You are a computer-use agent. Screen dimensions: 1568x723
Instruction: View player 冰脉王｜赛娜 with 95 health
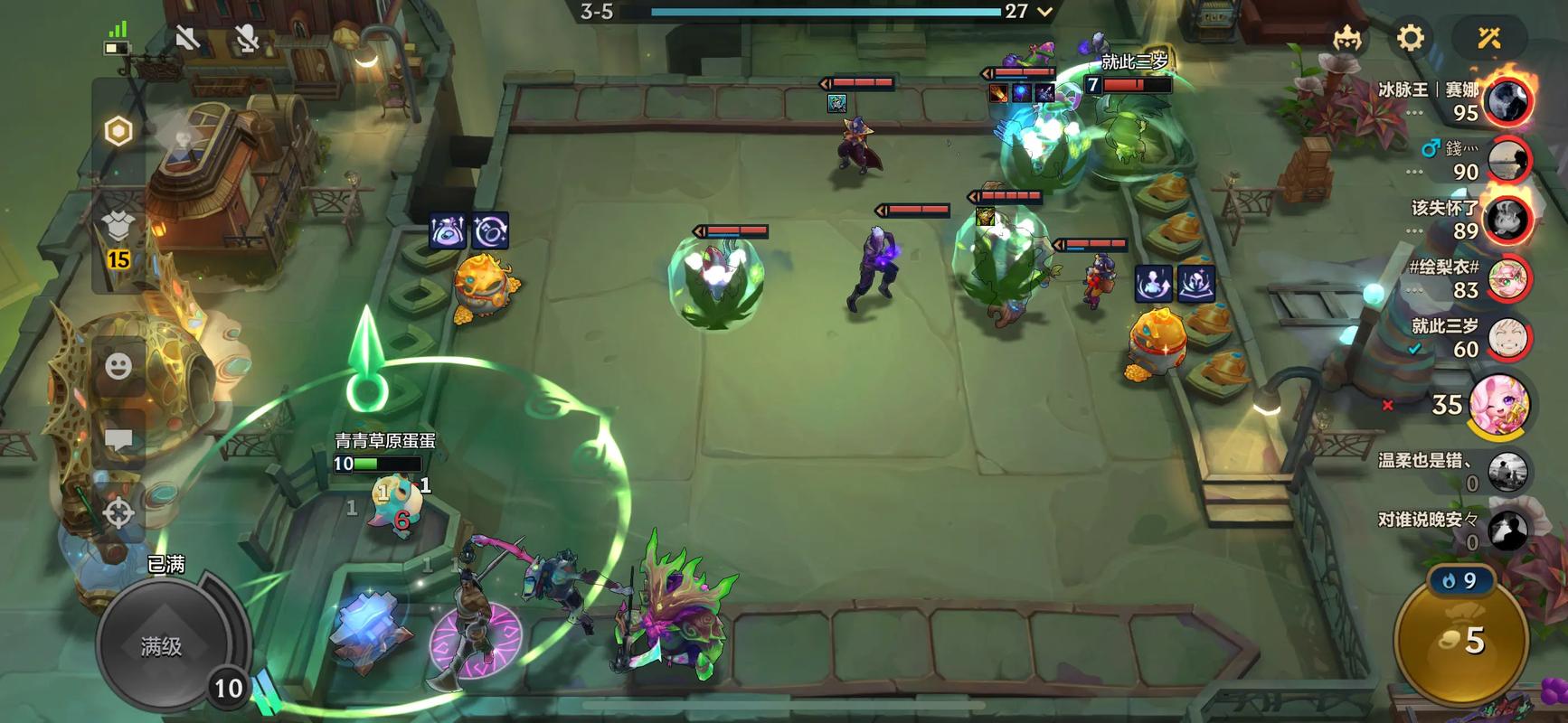coord(1508,101)
